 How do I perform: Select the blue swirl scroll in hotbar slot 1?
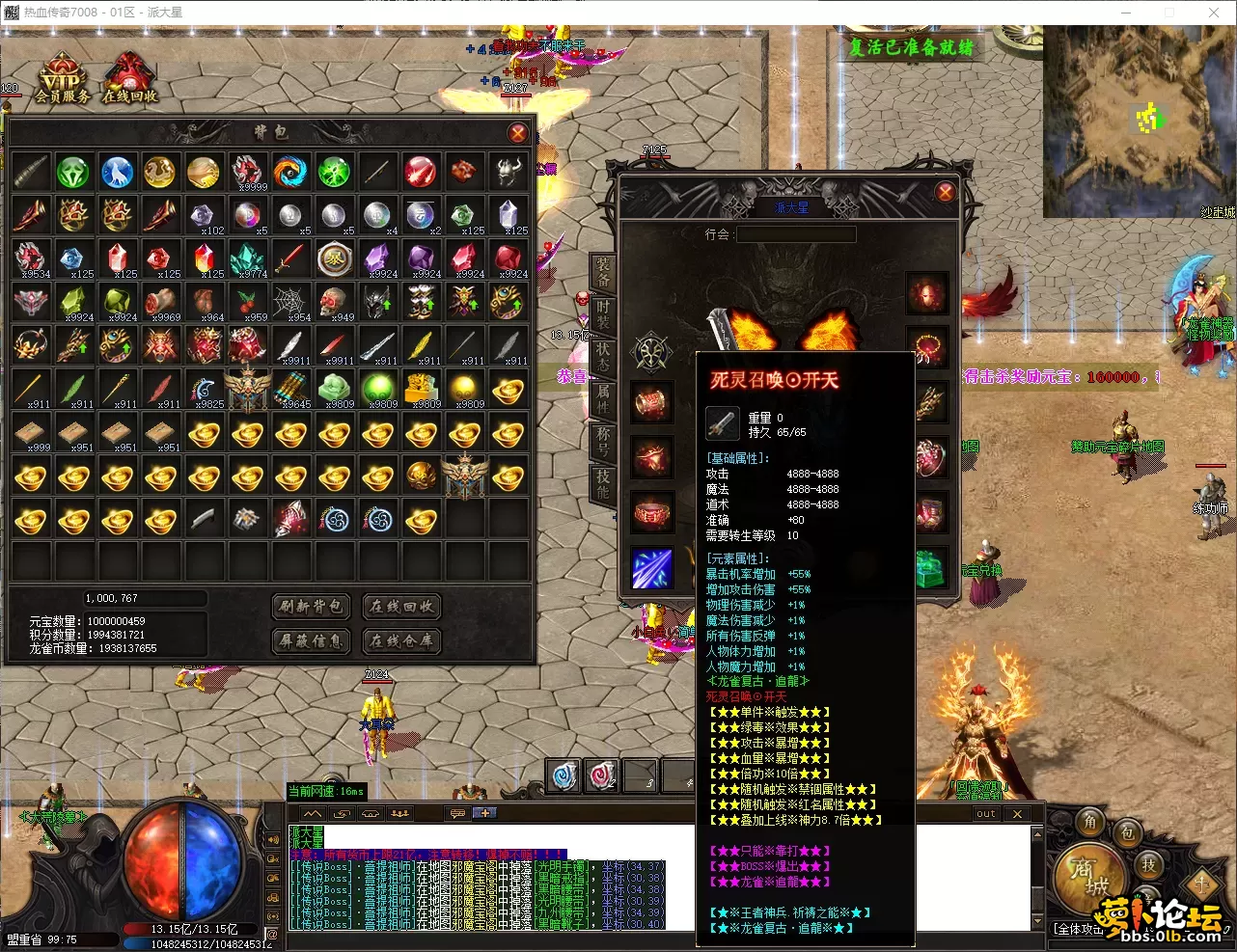[x=564, y=775]
